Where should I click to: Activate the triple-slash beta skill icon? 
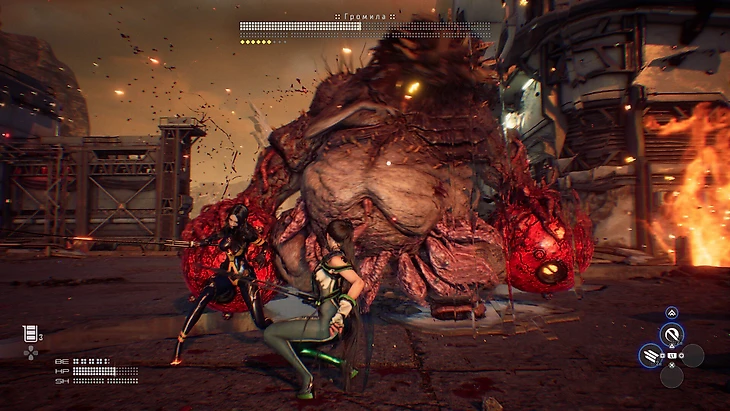pos(651,355)
